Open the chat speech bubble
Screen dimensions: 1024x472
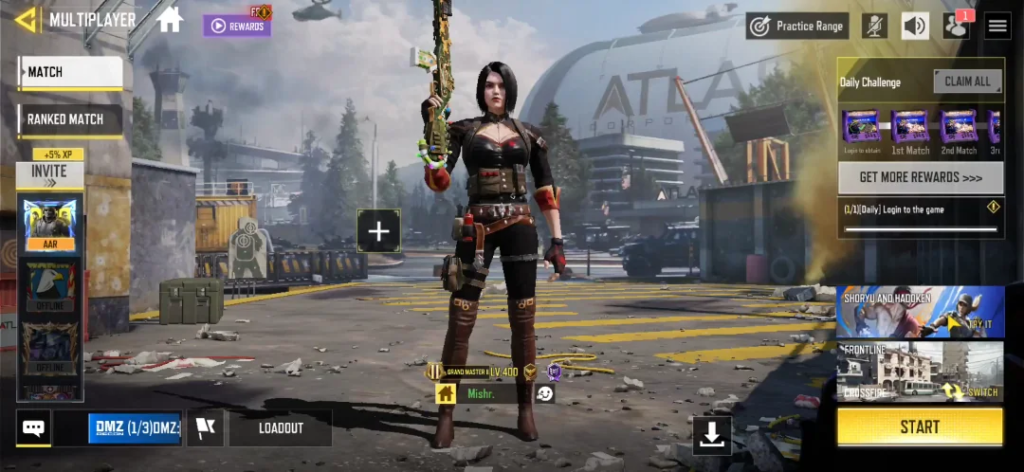click(x=33, y=428)
